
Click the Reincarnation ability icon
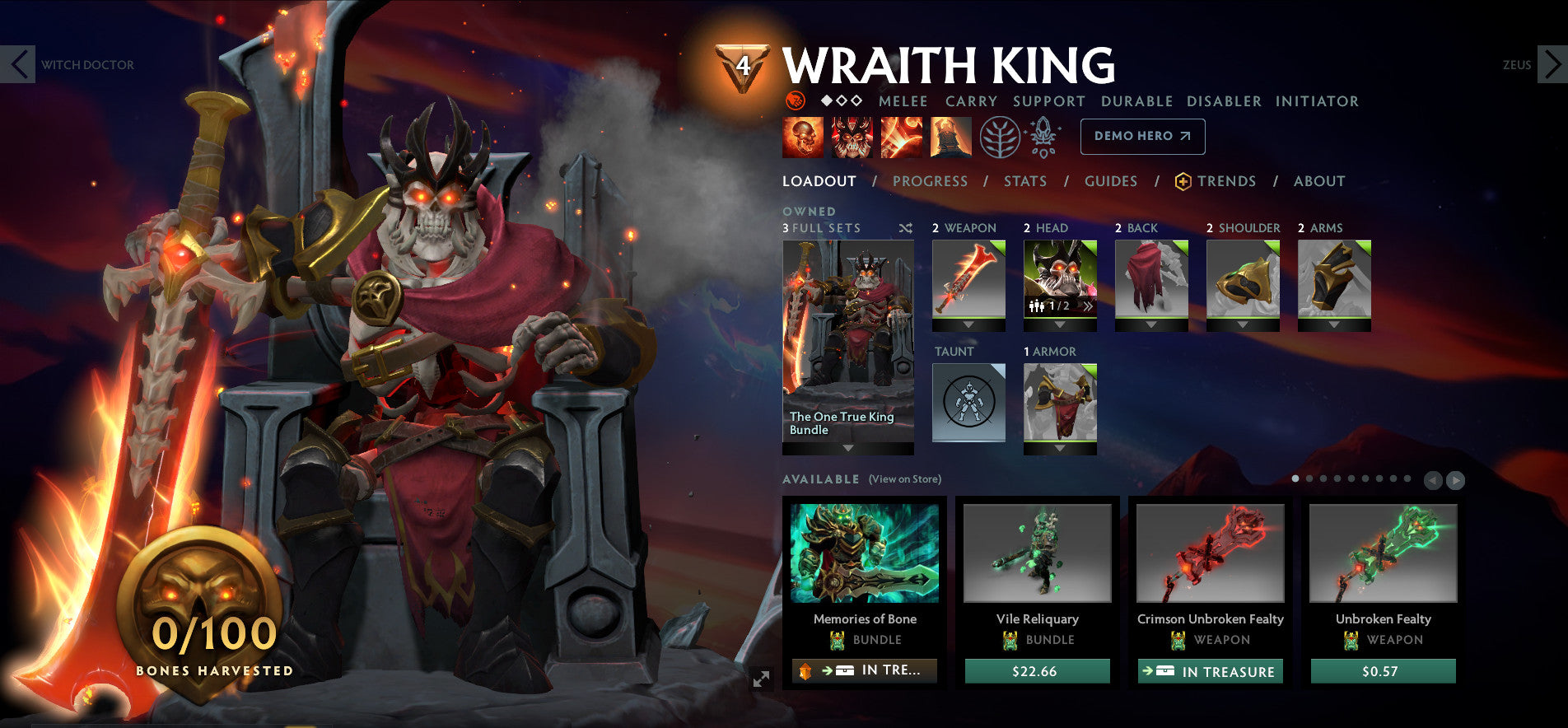click(949, 138)
